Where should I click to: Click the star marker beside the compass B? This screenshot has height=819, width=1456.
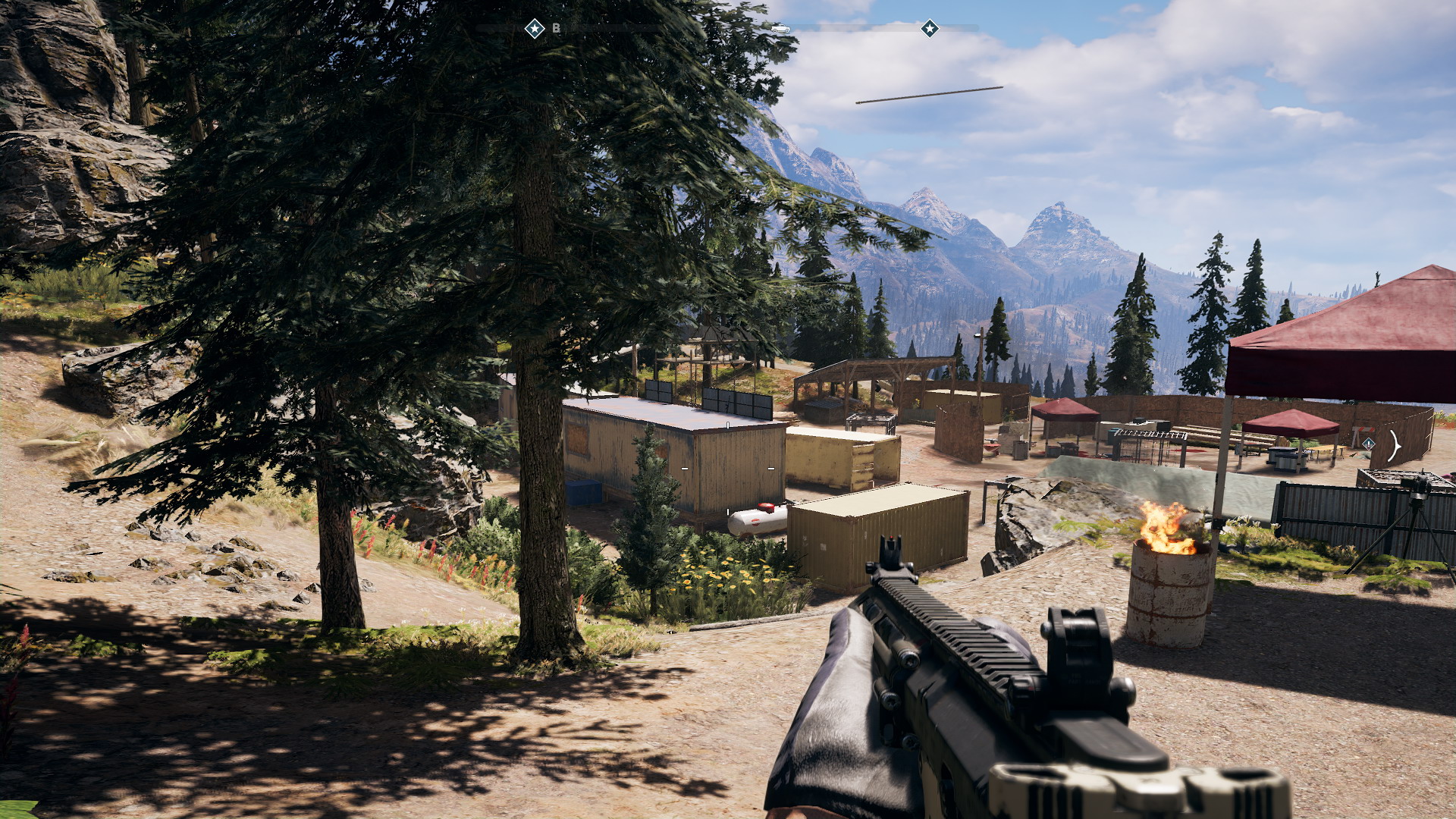coord(535,29)
